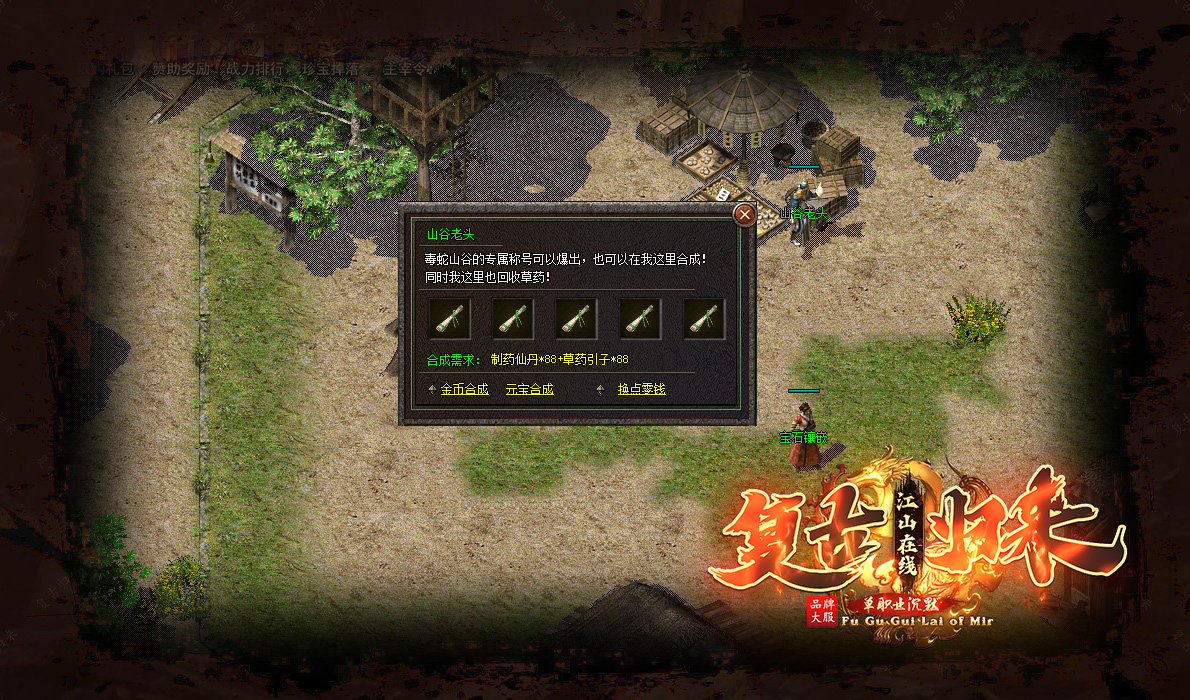Screen dimensions: 1190x700
Task: Open the 珍宝掉落 menu
Action: 326,69
